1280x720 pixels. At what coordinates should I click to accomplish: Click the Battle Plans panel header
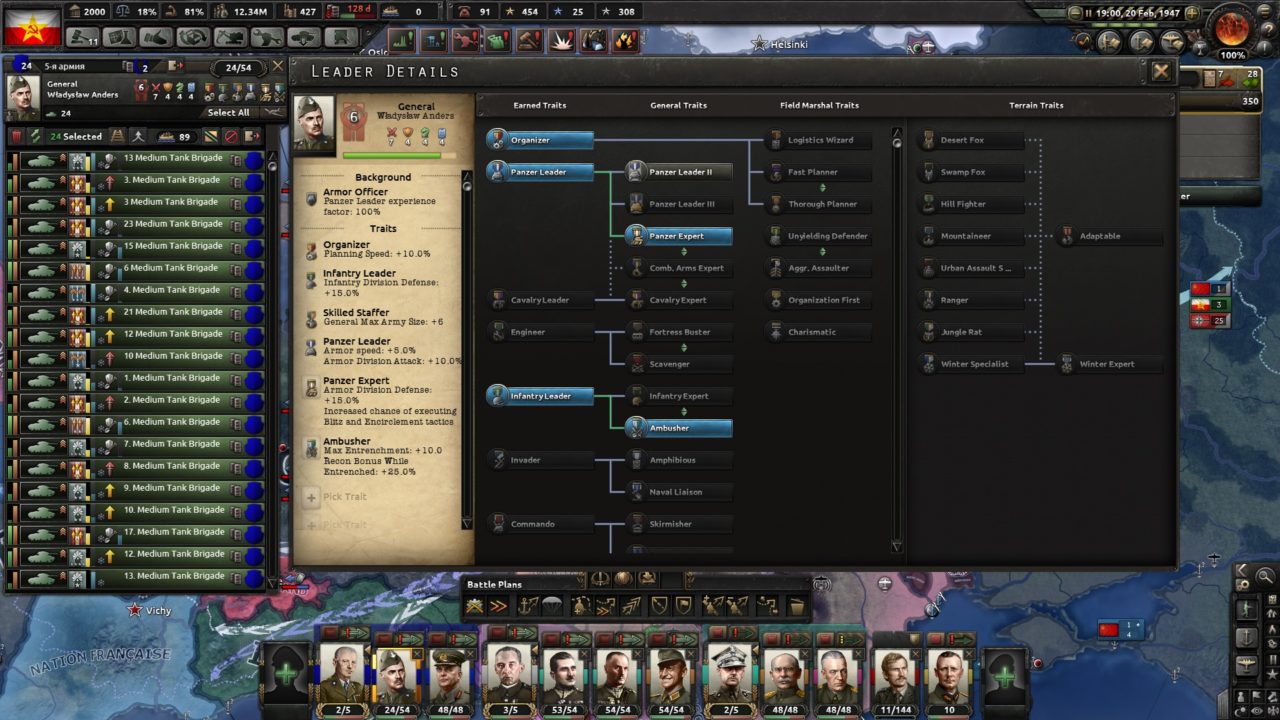[498, 585]
